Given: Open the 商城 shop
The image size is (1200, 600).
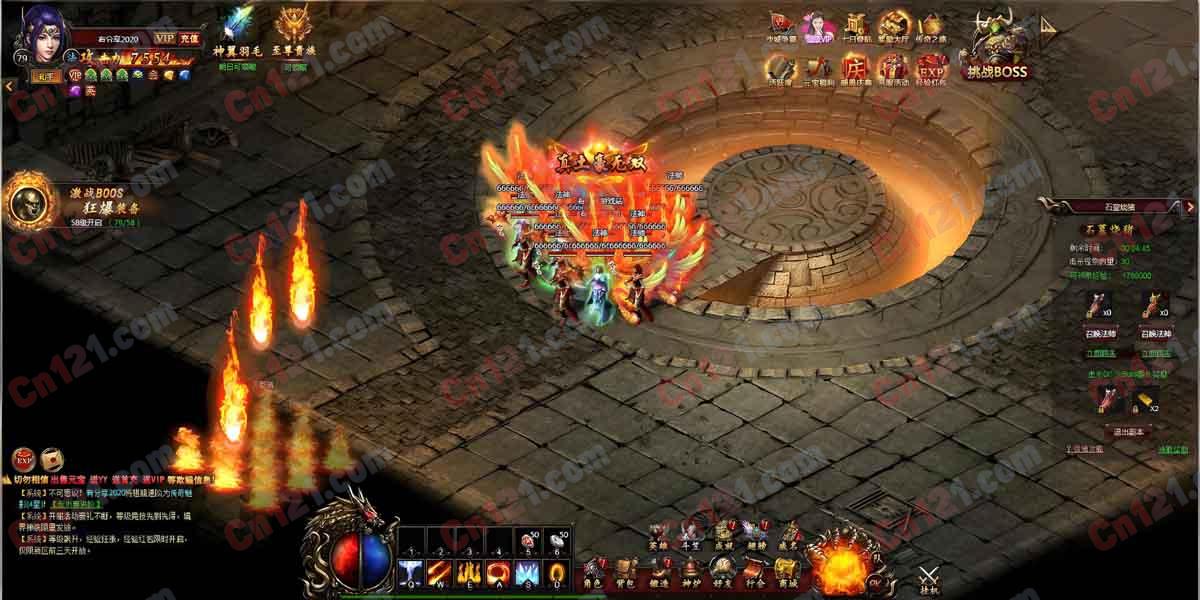Looking at the screenshot, I should 787,572.
